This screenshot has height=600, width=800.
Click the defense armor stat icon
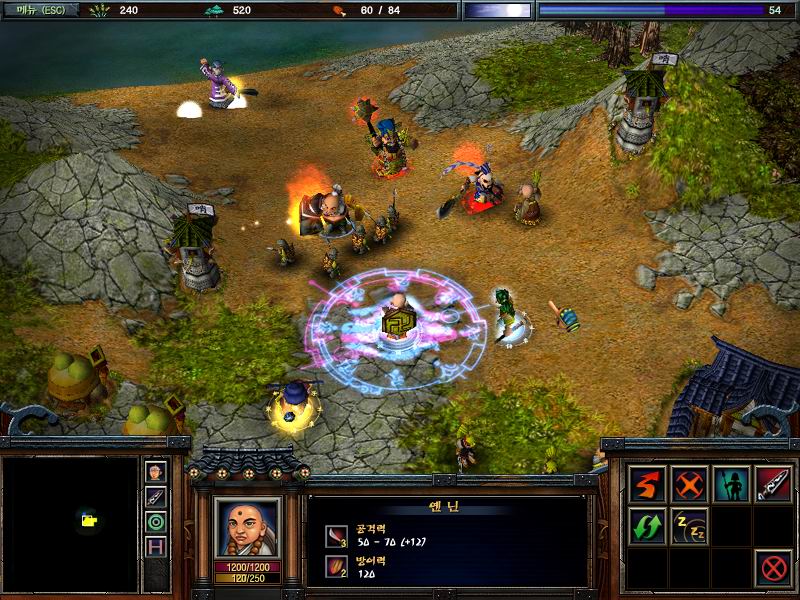click(x=336, y=568)
